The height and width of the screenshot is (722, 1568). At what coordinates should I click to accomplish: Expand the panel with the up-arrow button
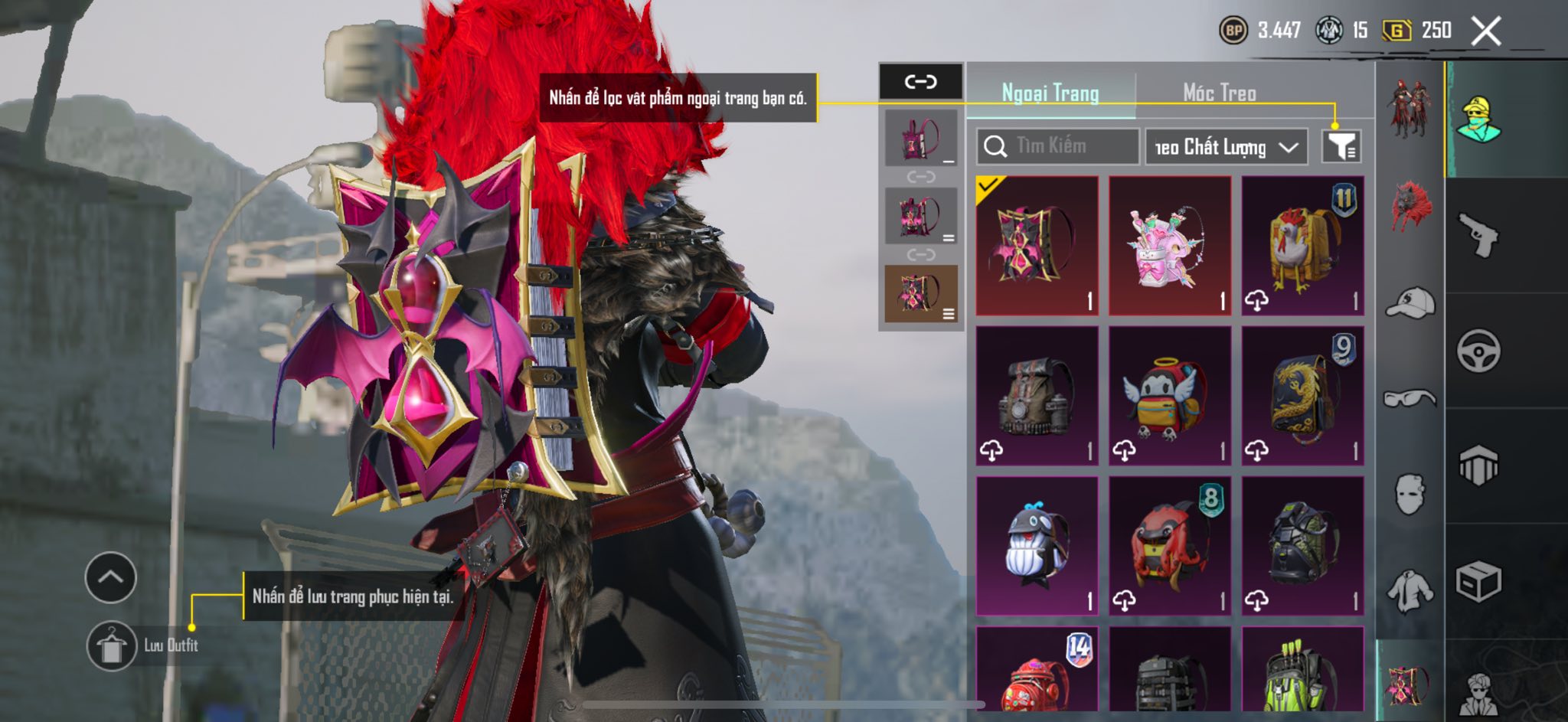click(111, 577)
